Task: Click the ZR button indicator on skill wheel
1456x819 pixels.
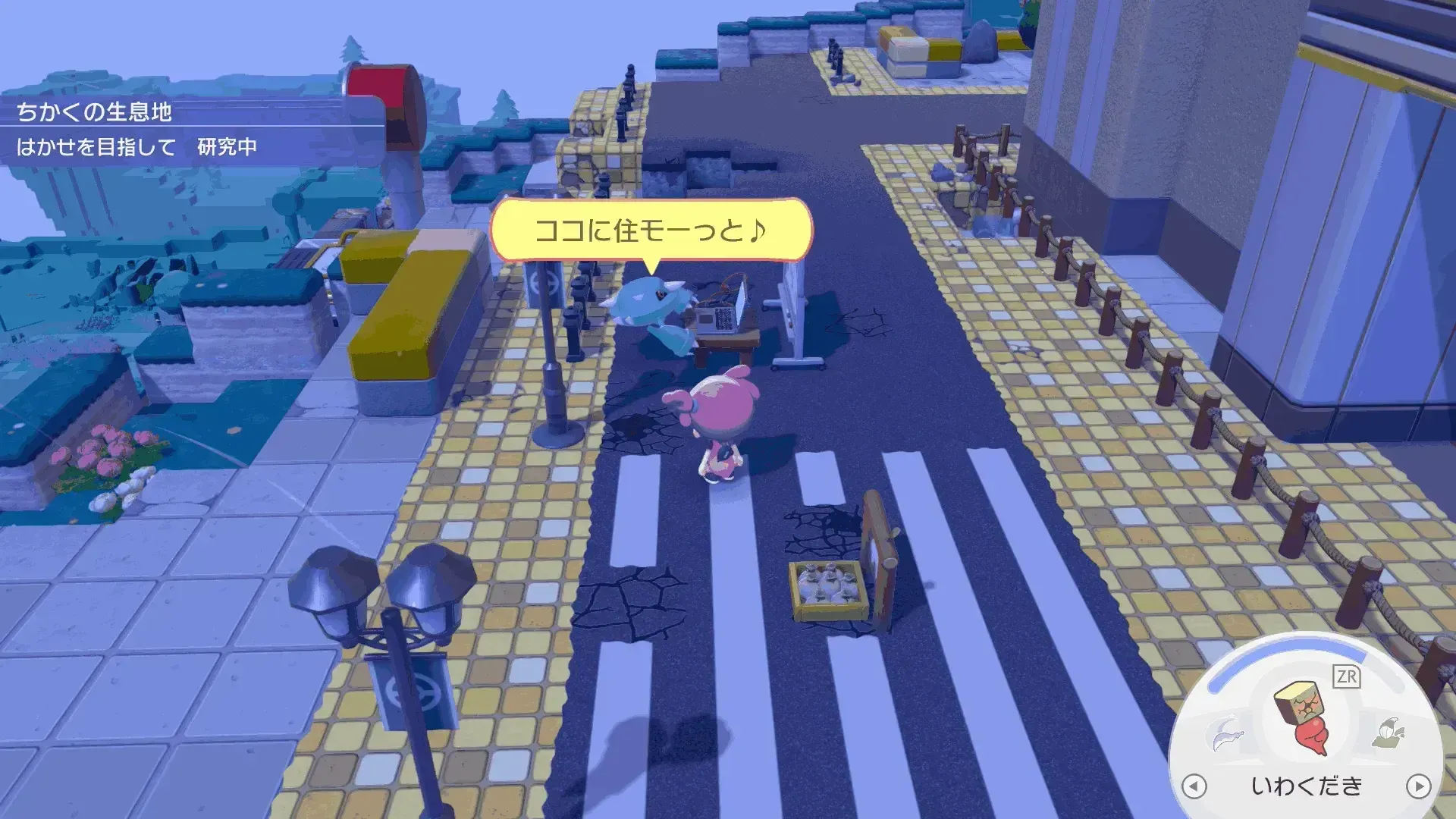Action: (x=1347, y=676)
